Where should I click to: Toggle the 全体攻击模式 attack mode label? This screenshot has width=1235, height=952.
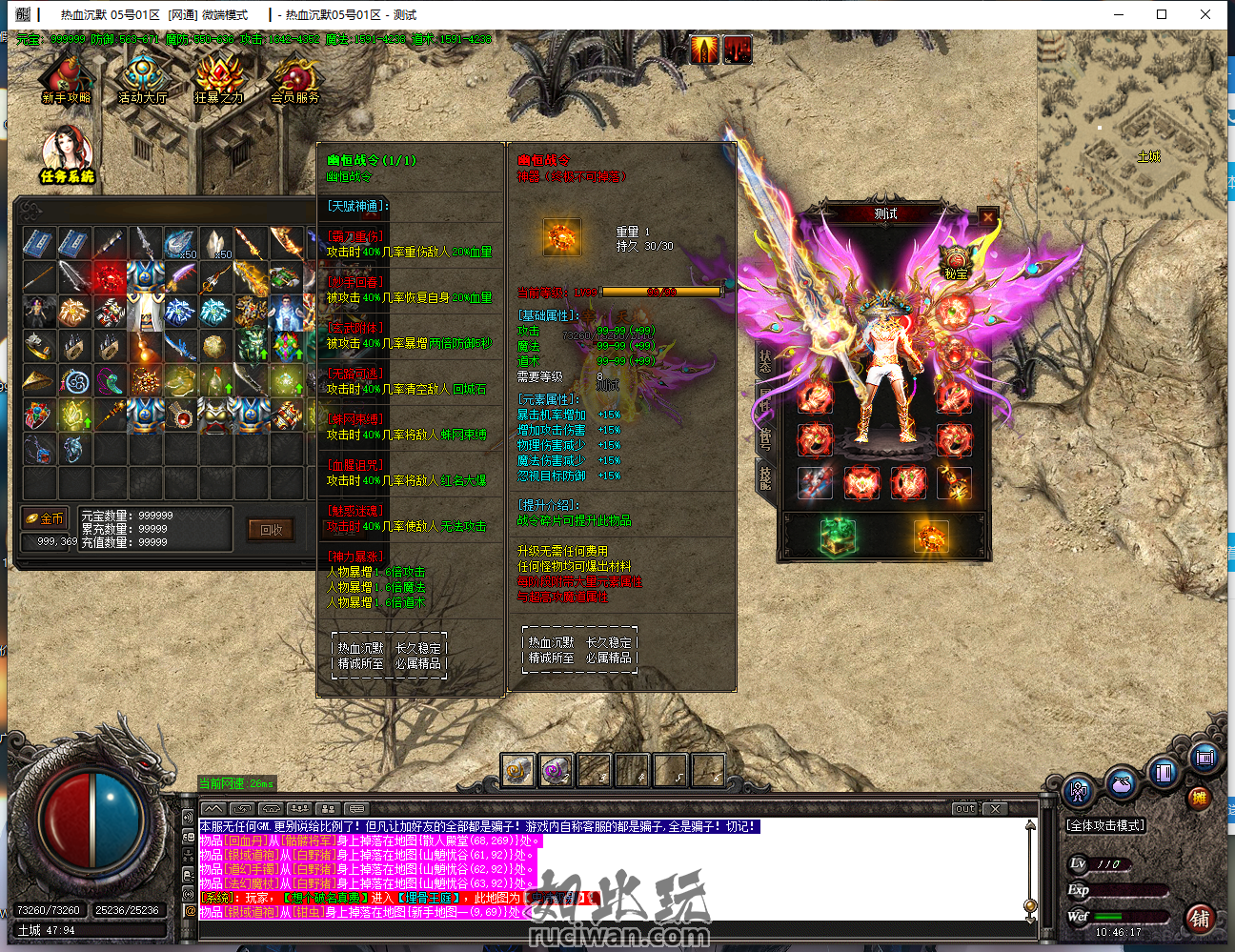[1105, 825]
